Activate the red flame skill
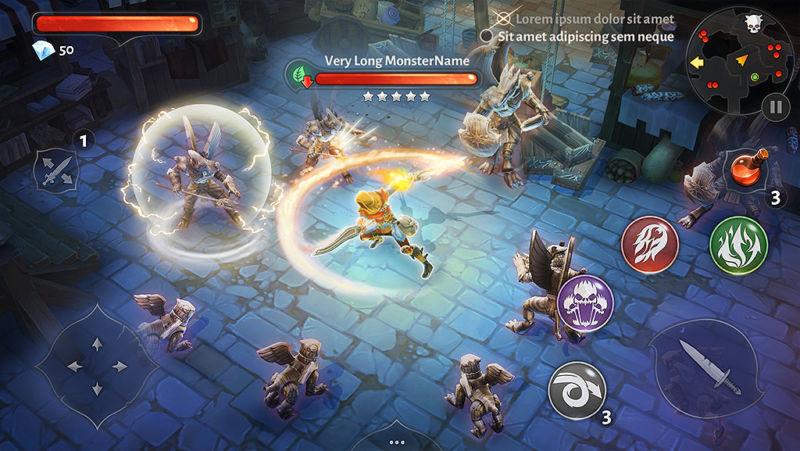The height and width of the screenshot is (451, 800). tap(650, 244)
